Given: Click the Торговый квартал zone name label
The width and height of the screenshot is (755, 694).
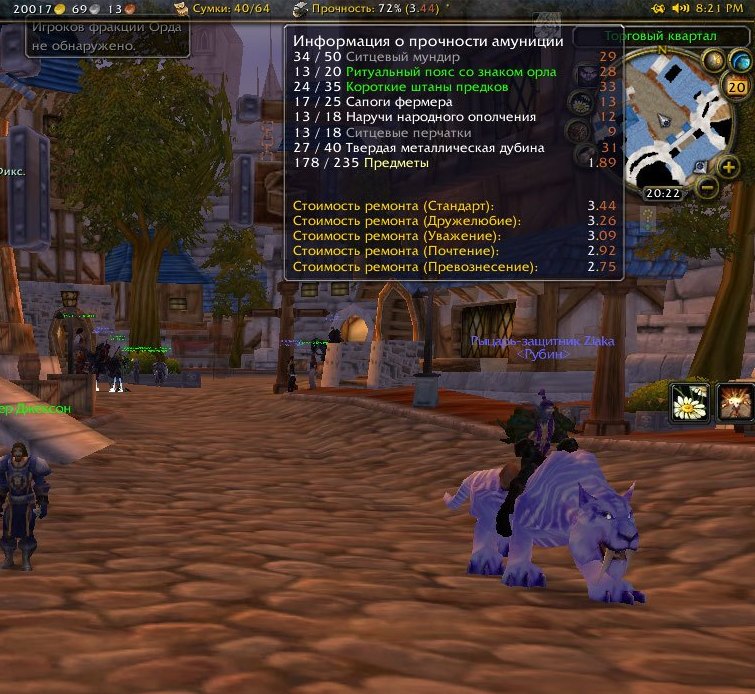Looking at the screenshot, I should point(661,36).
